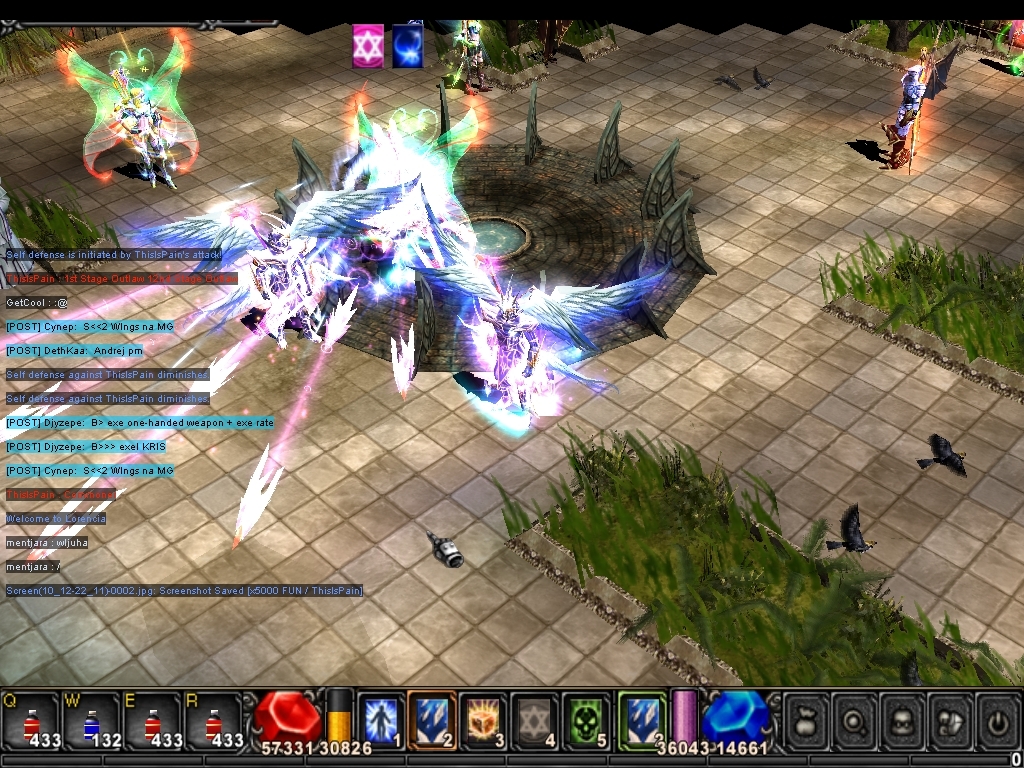Activate the green skull skill in slot 5

click(x=586, y=719)
